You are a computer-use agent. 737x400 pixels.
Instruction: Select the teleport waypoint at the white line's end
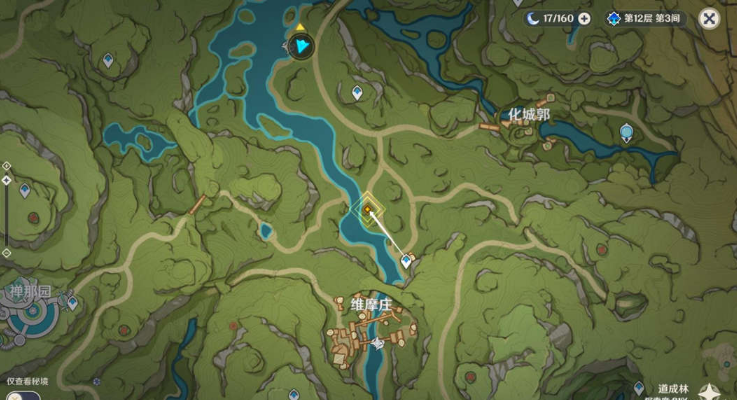(x=406, y=260)
